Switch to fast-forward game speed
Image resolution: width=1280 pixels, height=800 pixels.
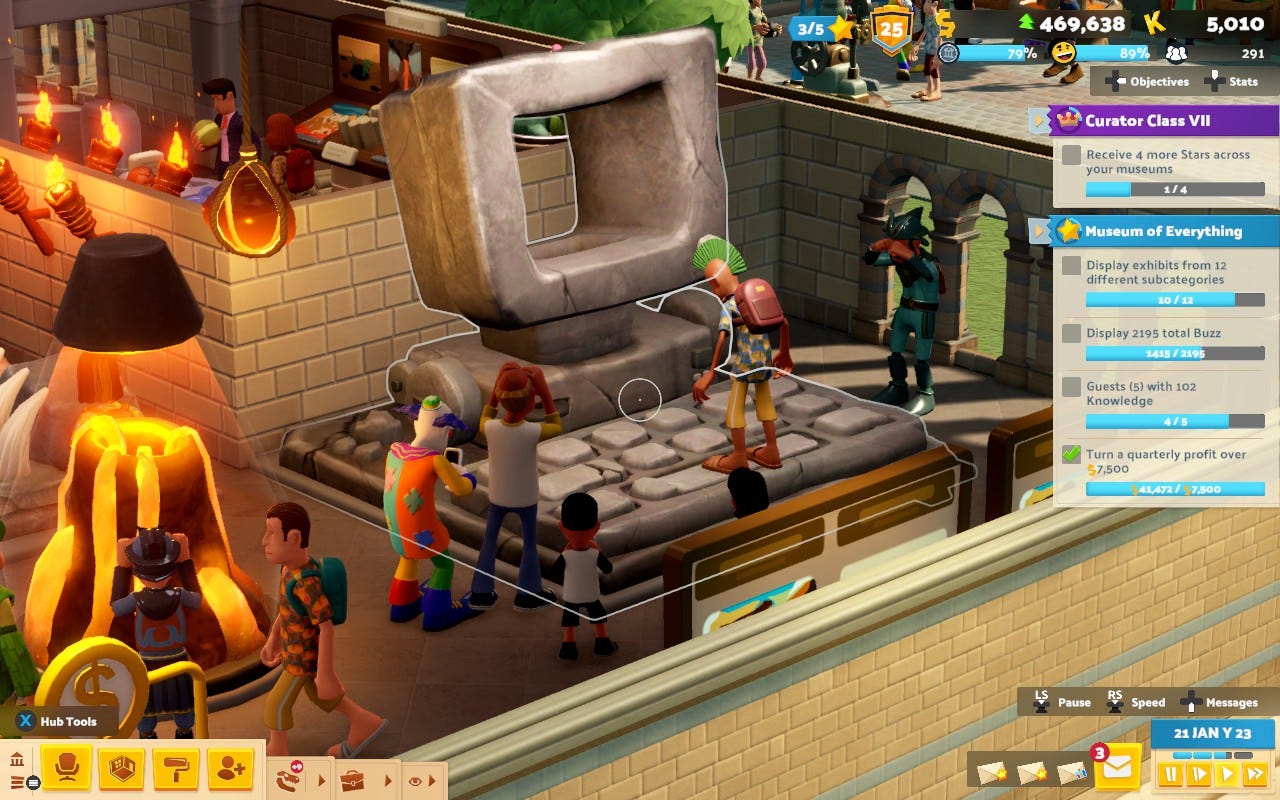click(1254, 774)
